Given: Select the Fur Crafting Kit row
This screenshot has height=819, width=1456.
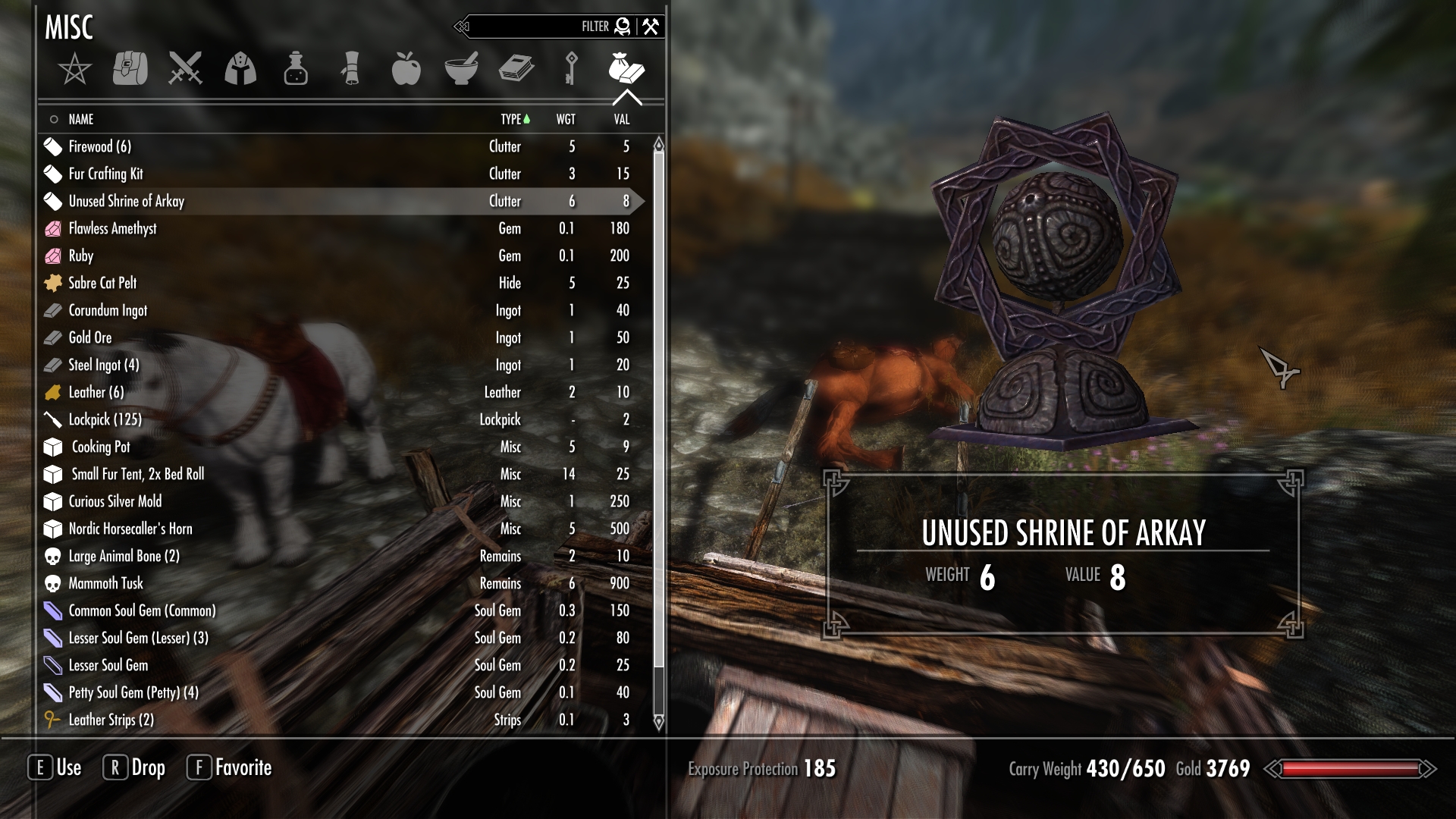Looking at the screenshot, I should [x=105, y=174].
